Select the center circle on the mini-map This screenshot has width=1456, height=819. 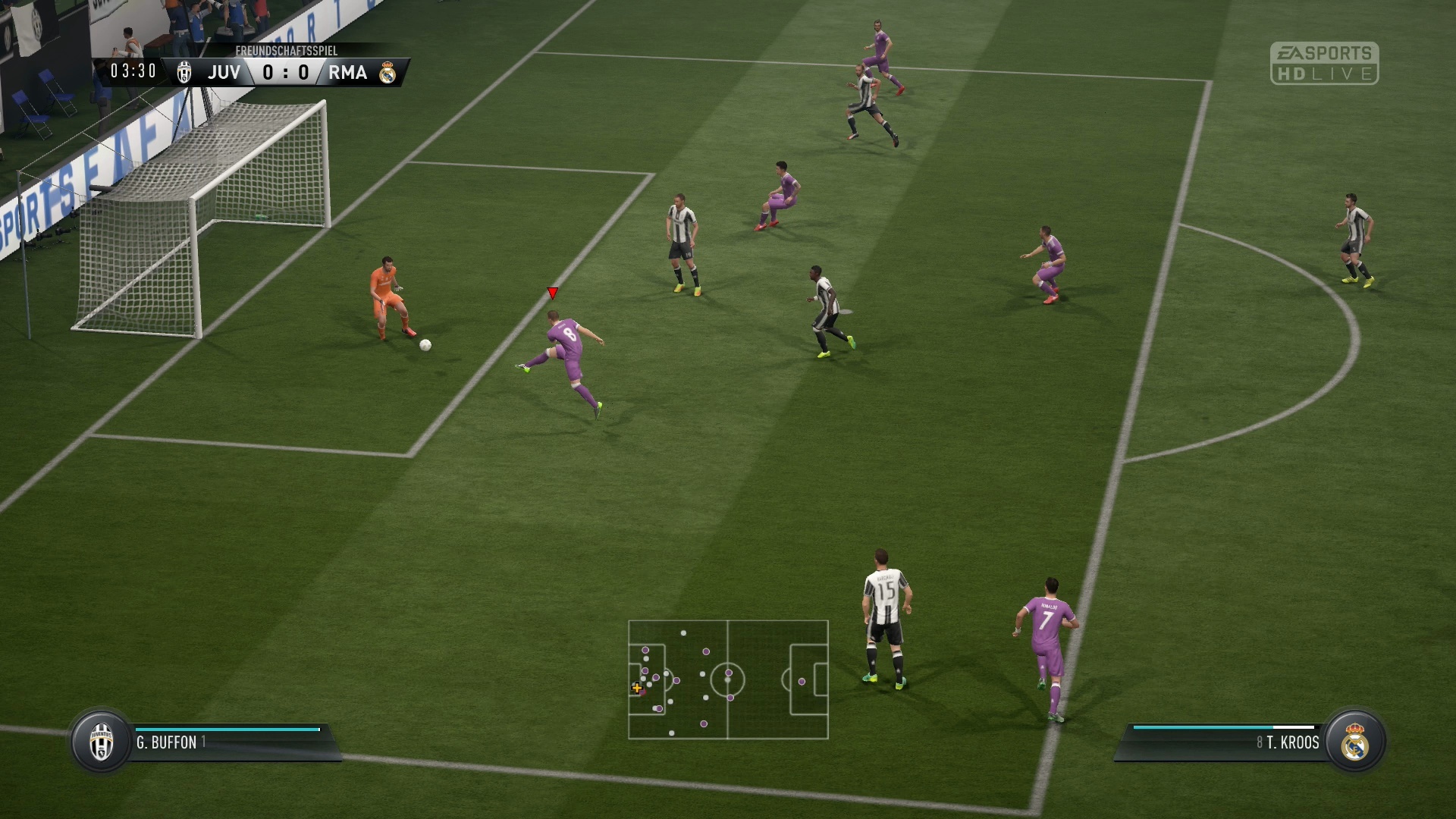728,680
